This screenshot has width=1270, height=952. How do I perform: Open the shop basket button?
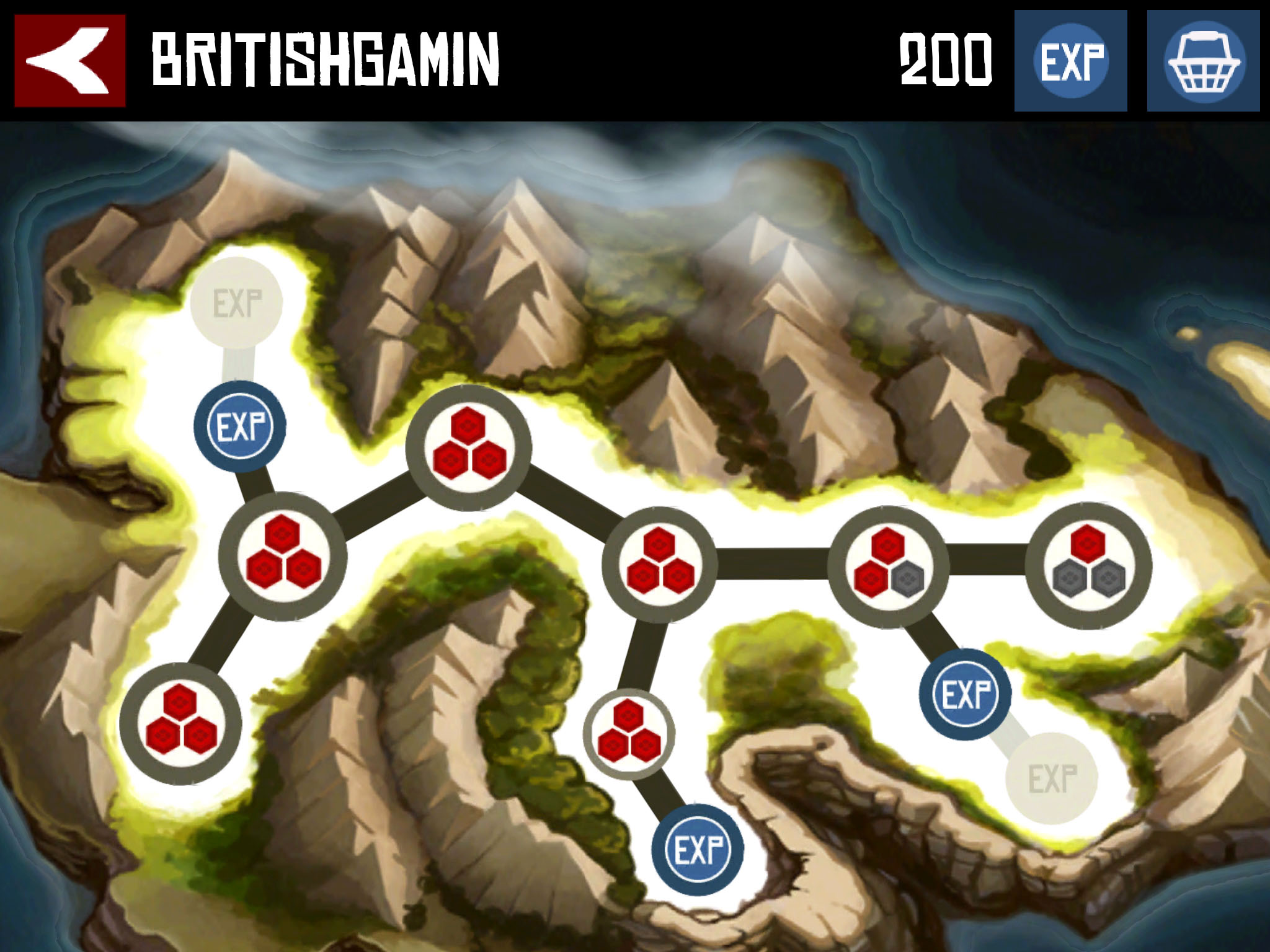[1203, 61]
